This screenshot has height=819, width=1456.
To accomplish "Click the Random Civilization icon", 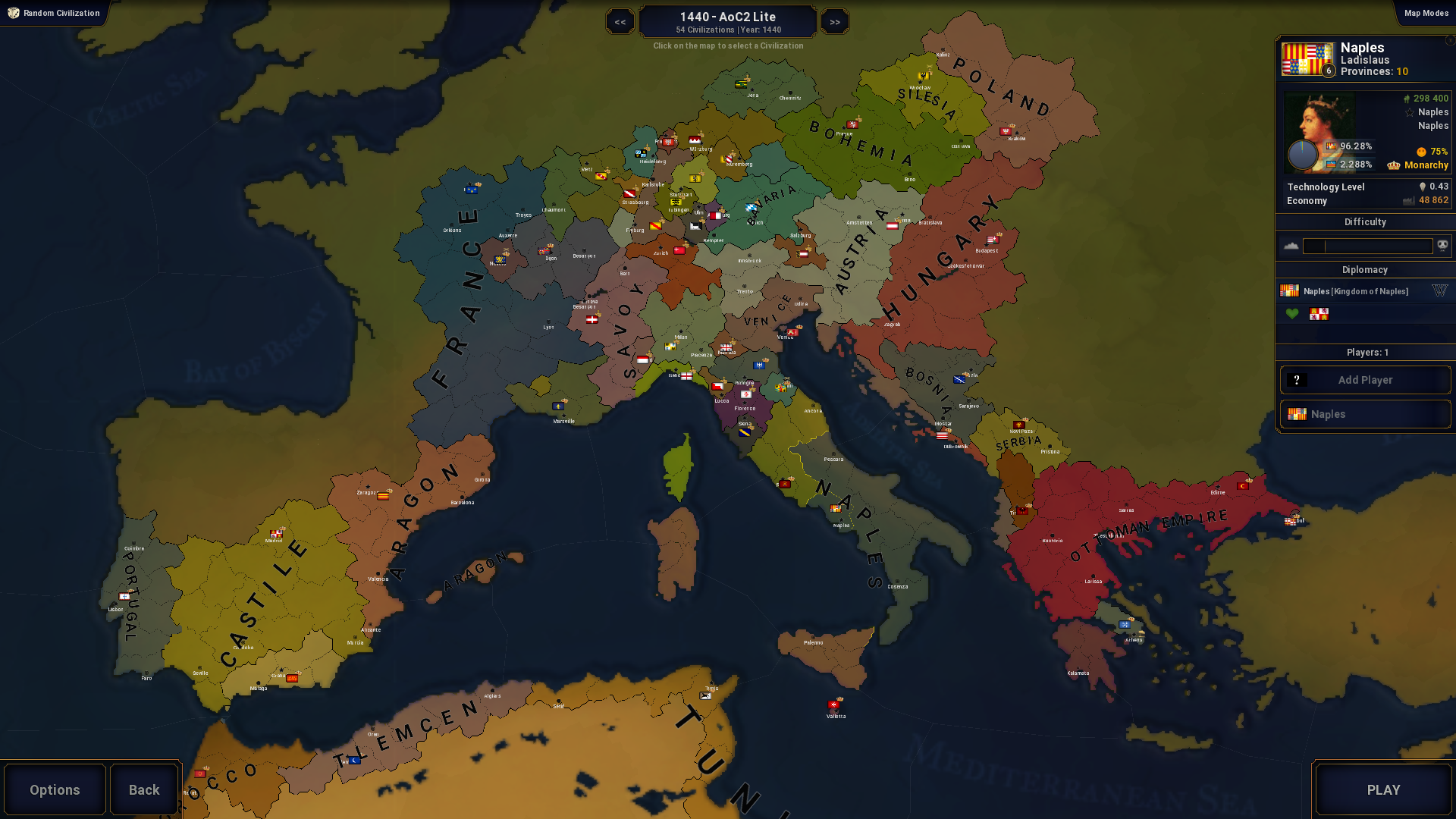I will [13, 13].
